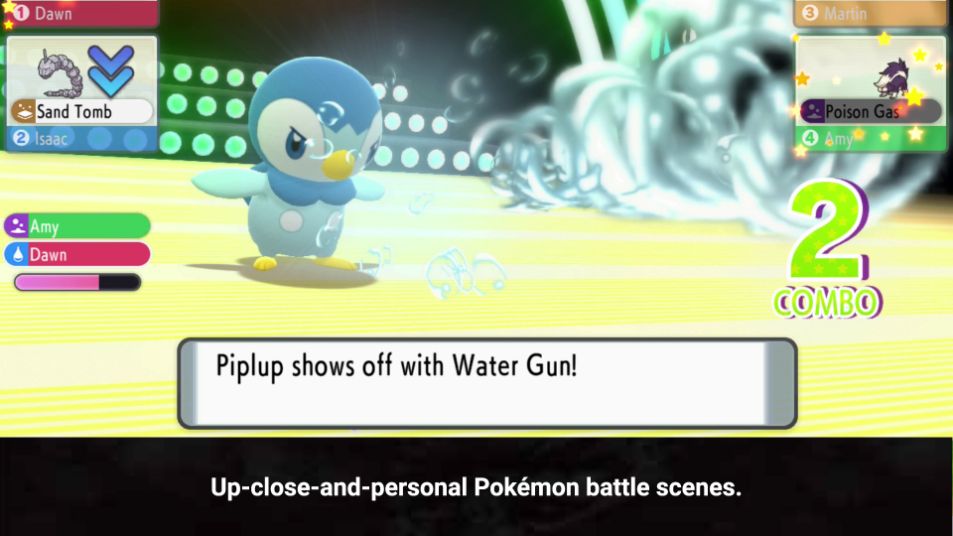The image size is (953, 536).
Task: Select the green Amy label above Dawn
Action: [77, 227]
